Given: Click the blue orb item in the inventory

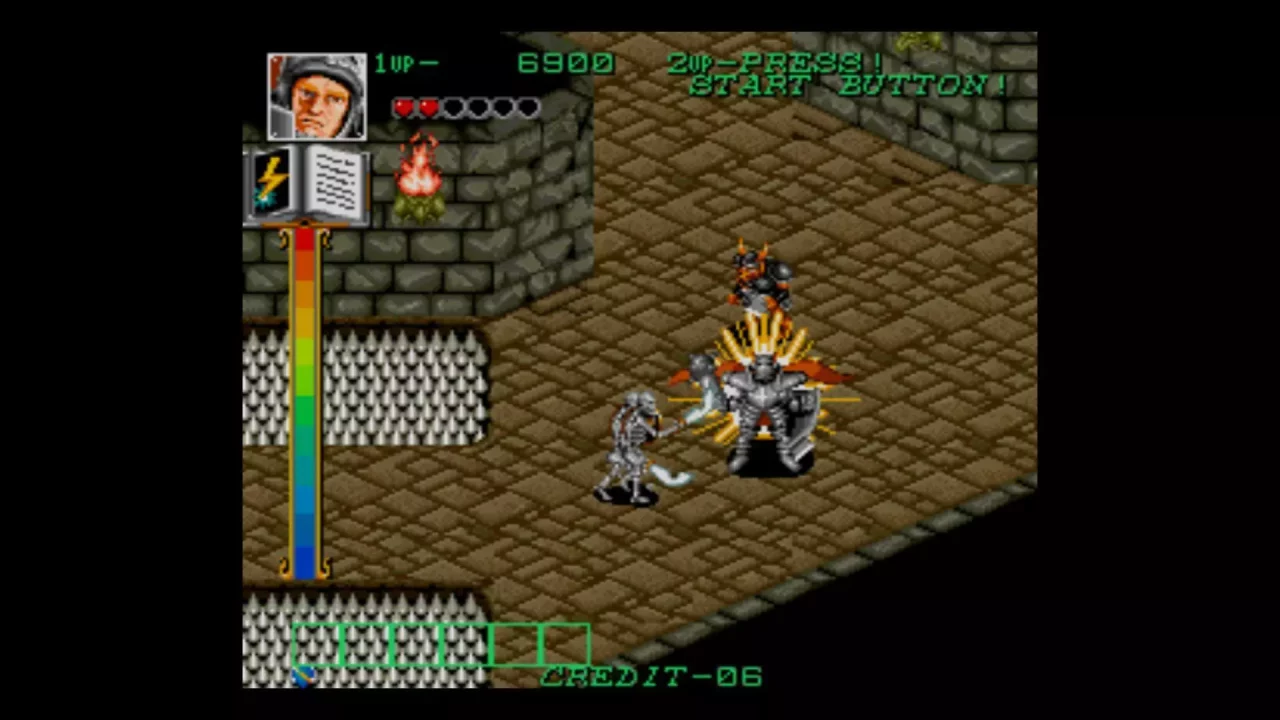Looking at the screenshot, I should pyautogui.click(x=303, y=676).
